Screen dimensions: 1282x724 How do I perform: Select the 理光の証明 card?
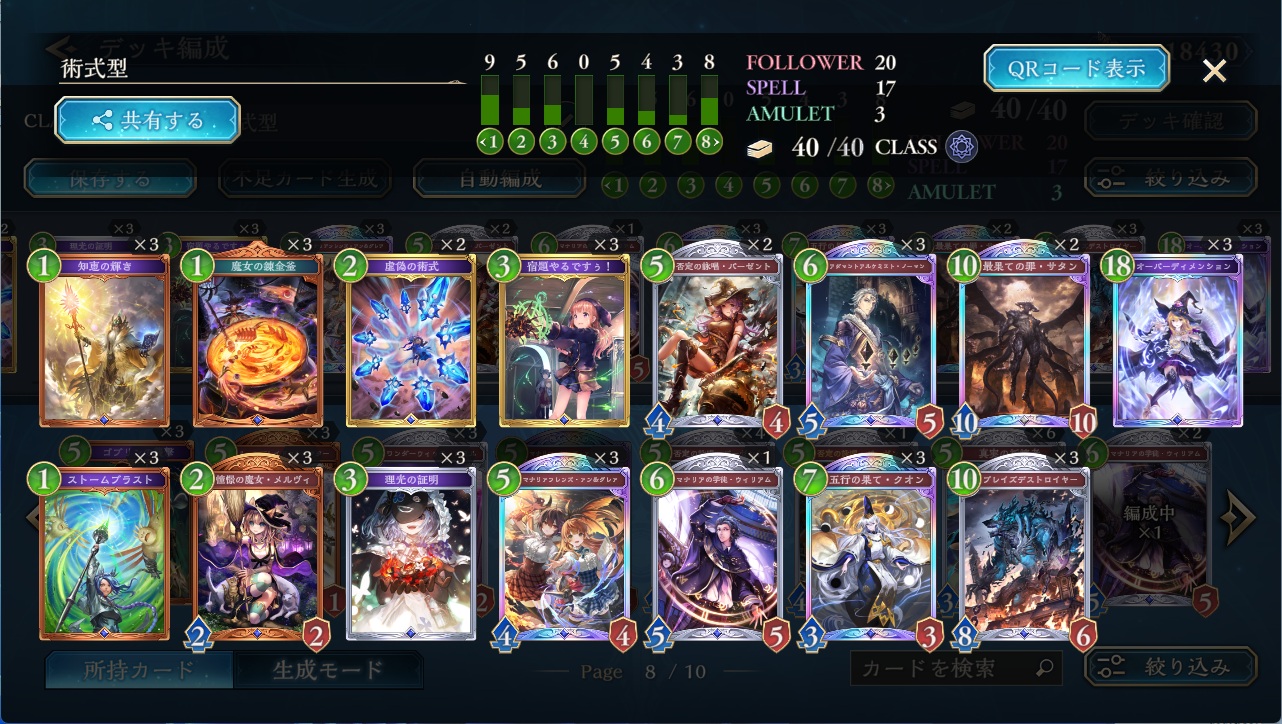410,553
